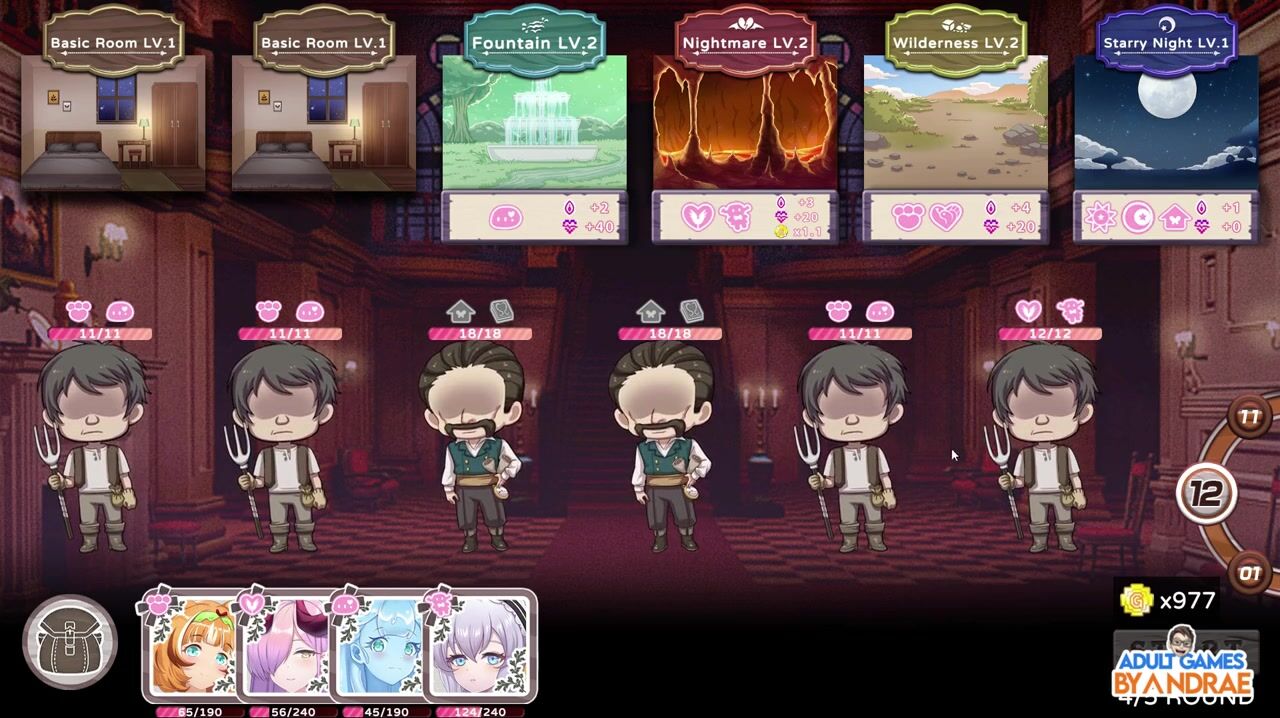This screenshot has height=718, width=1280.
Task: Pick the silver-haired girl portrait
Action: tap(479, 648)
